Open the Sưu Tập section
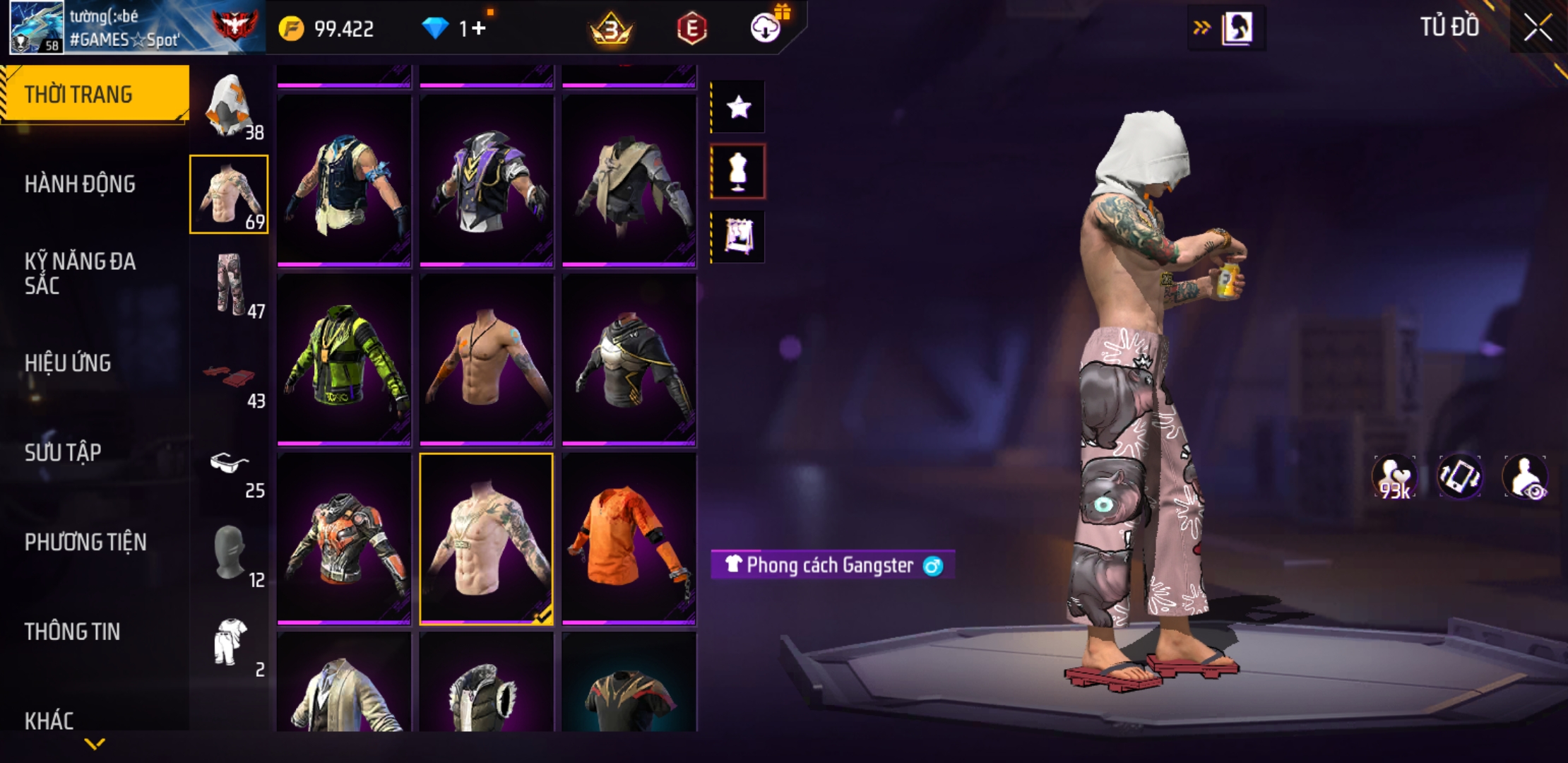This screenshot has width=1568, height=763. pyautogui.click(x=63, y=453)
